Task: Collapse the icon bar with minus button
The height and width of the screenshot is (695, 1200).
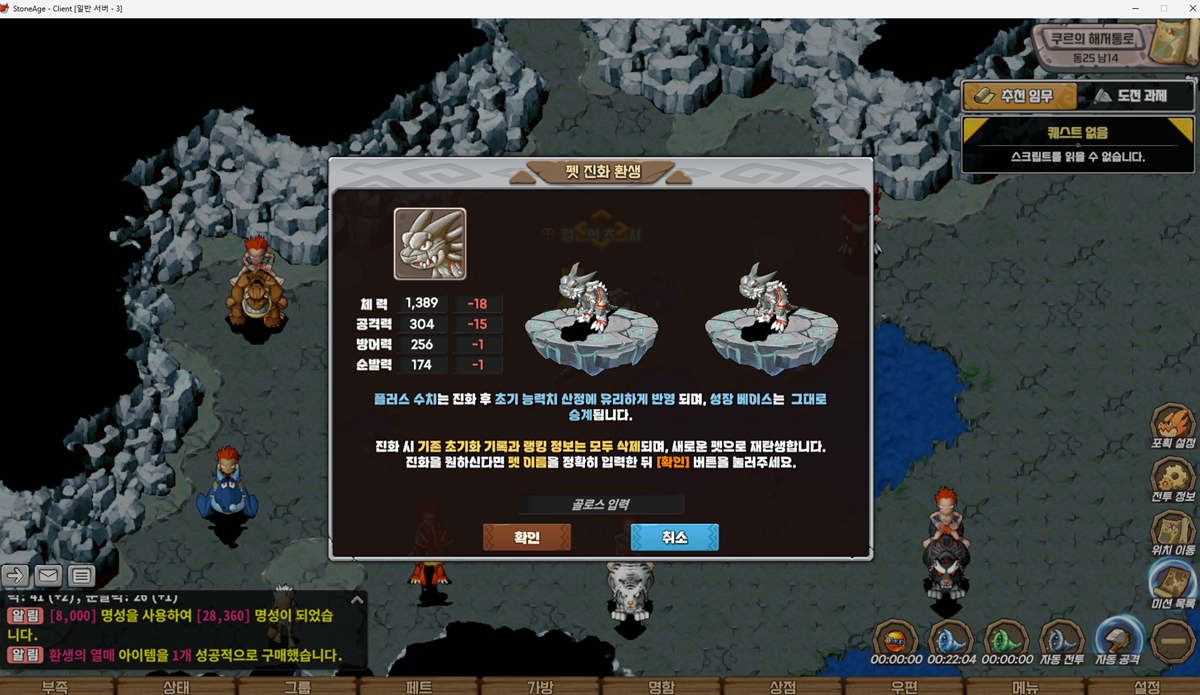Action: tap(1172, 641)
